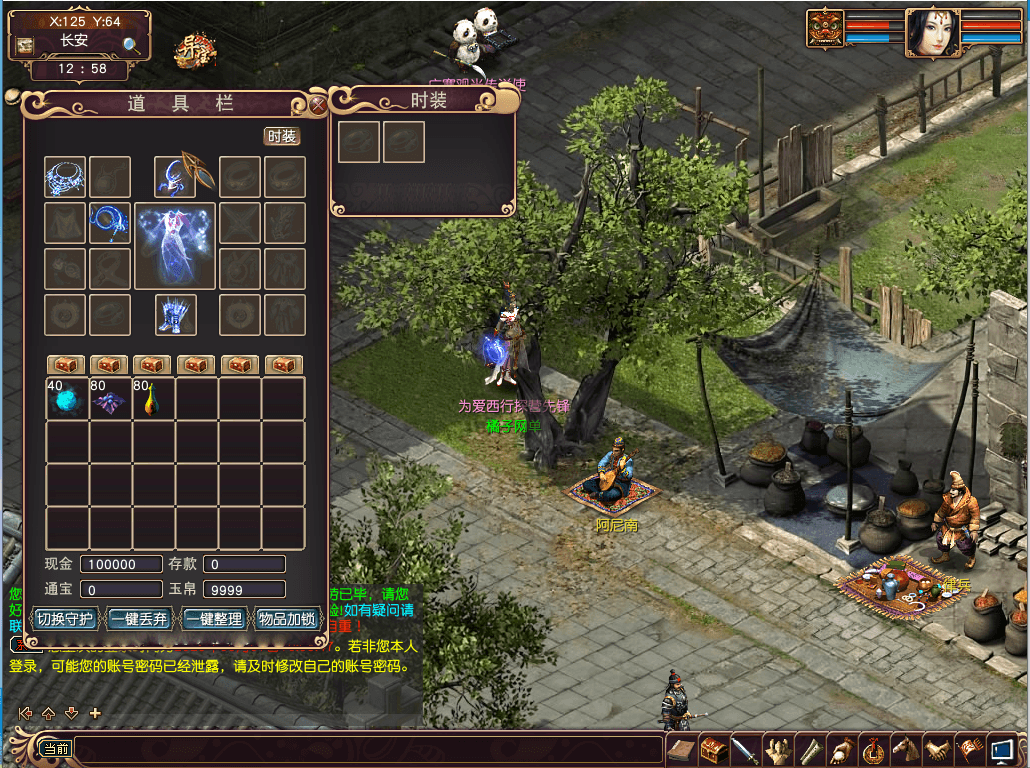Open the 异宝 treasure icon
This screenshot has width=1030, height=768.
click(194, 50)
